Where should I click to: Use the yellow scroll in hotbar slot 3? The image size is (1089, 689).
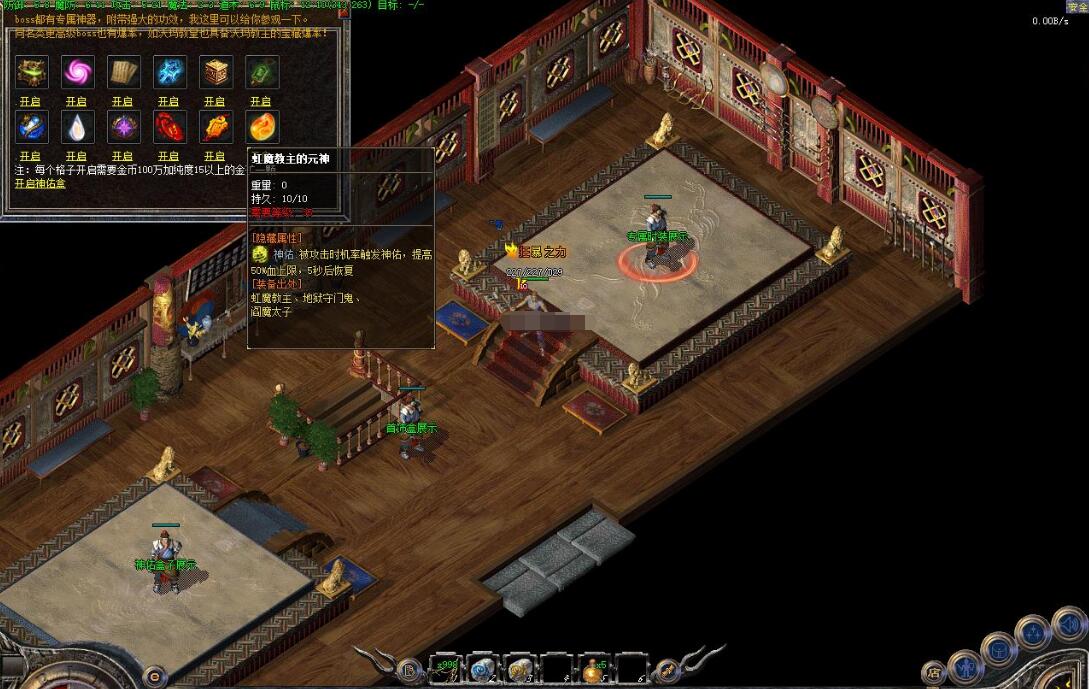(520, 668)
